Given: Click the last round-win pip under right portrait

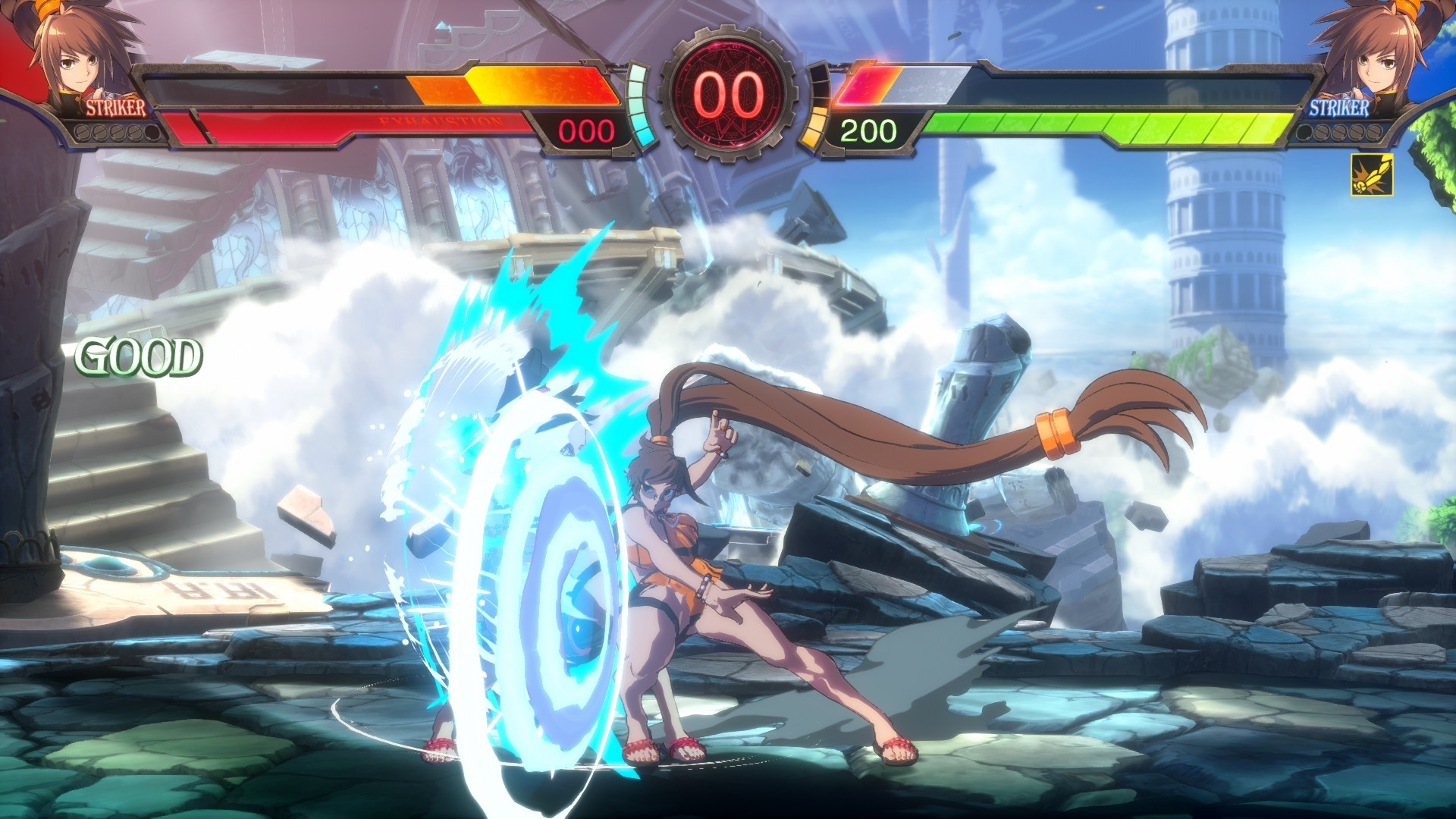Looking at the screenshot, I should coord(1374,133).
